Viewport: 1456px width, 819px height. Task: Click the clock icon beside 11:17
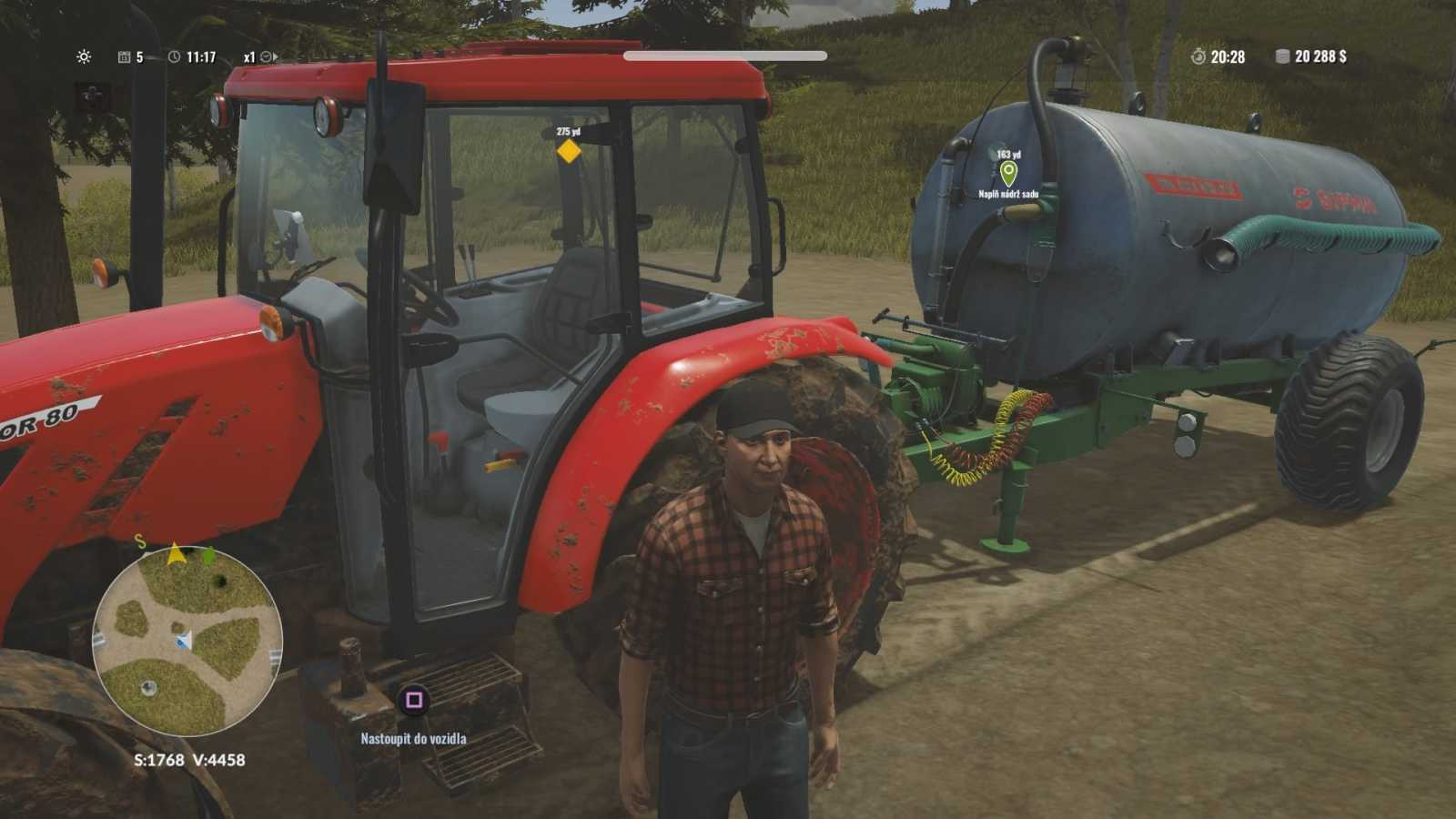click(173, 56)
